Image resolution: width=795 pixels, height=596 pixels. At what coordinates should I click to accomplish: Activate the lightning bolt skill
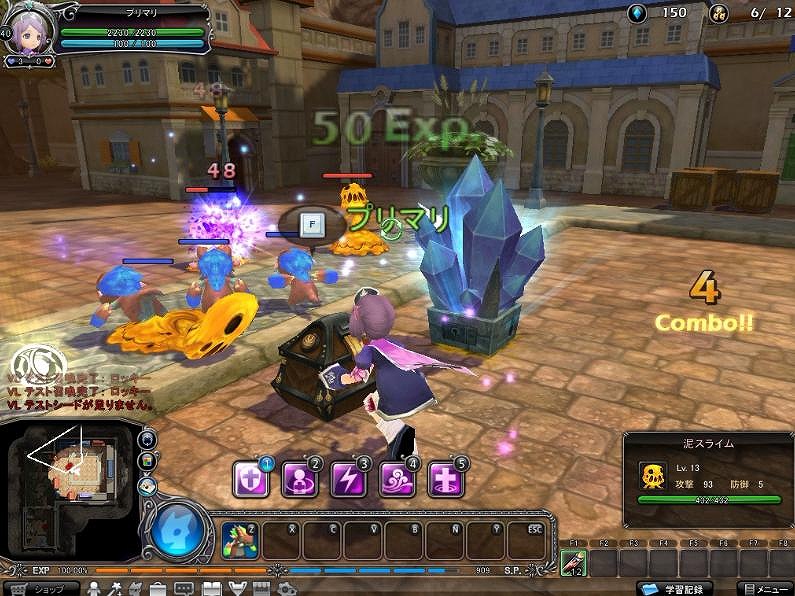[x=347, y=480]
